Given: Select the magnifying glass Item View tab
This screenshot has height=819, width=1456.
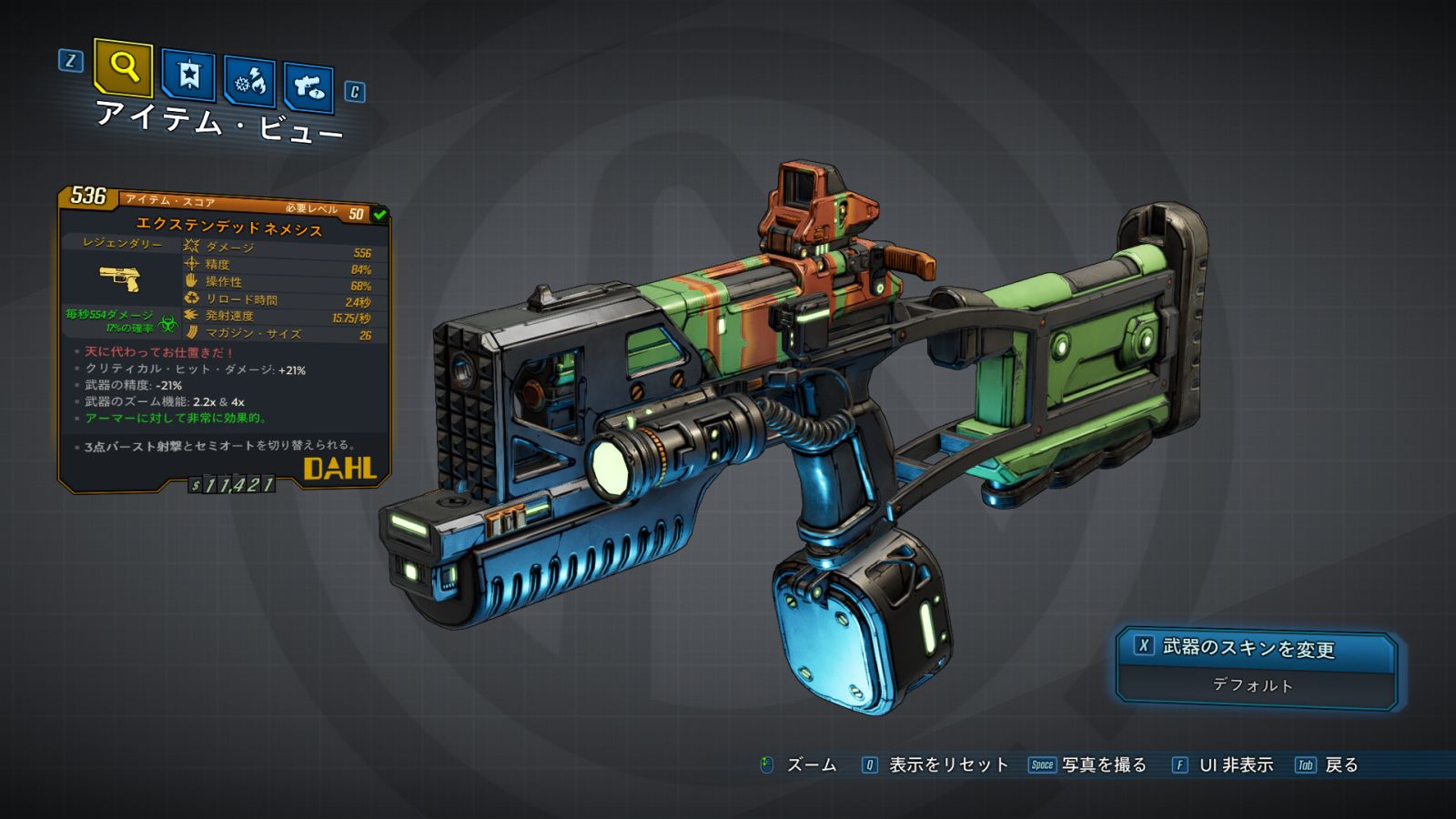Looking at the screenshot, I should pyautogui.click(x=123, y=67).
